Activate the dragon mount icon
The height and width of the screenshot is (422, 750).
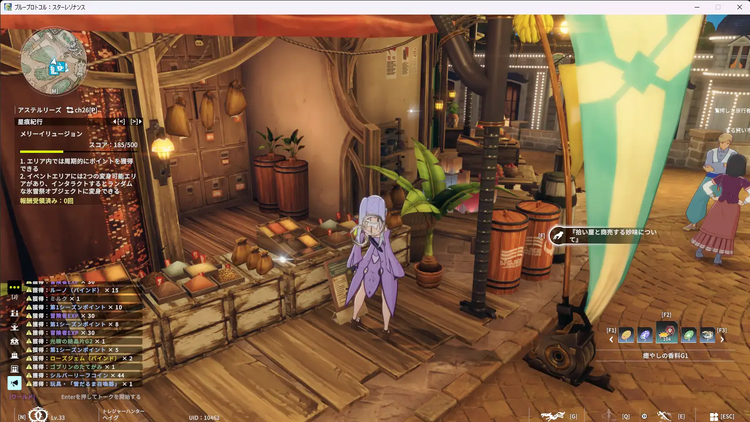point(553,415)
